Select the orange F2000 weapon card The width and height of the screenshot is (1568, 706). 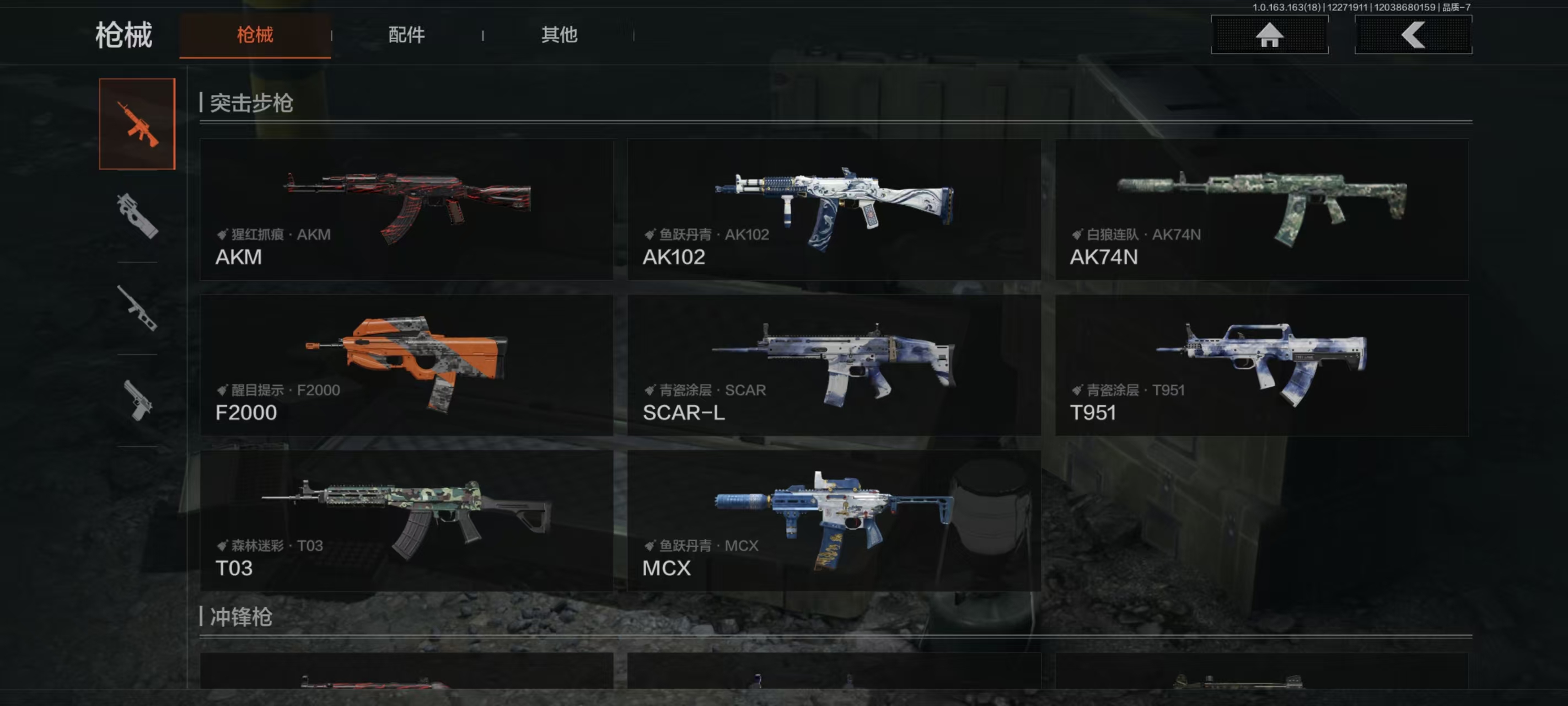[406, 365]
